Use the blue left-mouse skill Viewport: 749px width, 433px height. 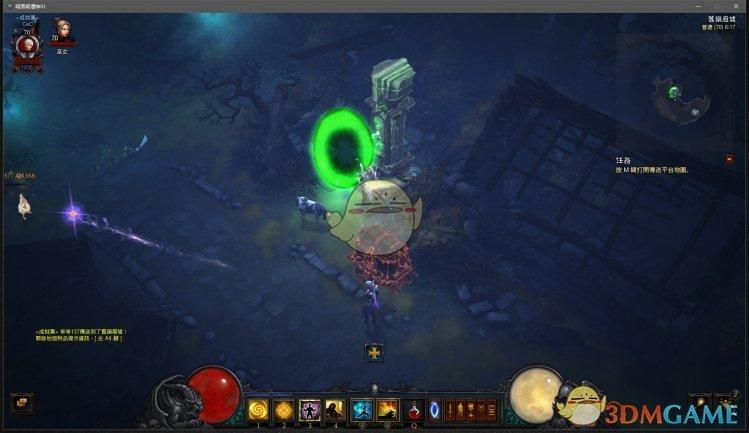click(x=361, y=408)
